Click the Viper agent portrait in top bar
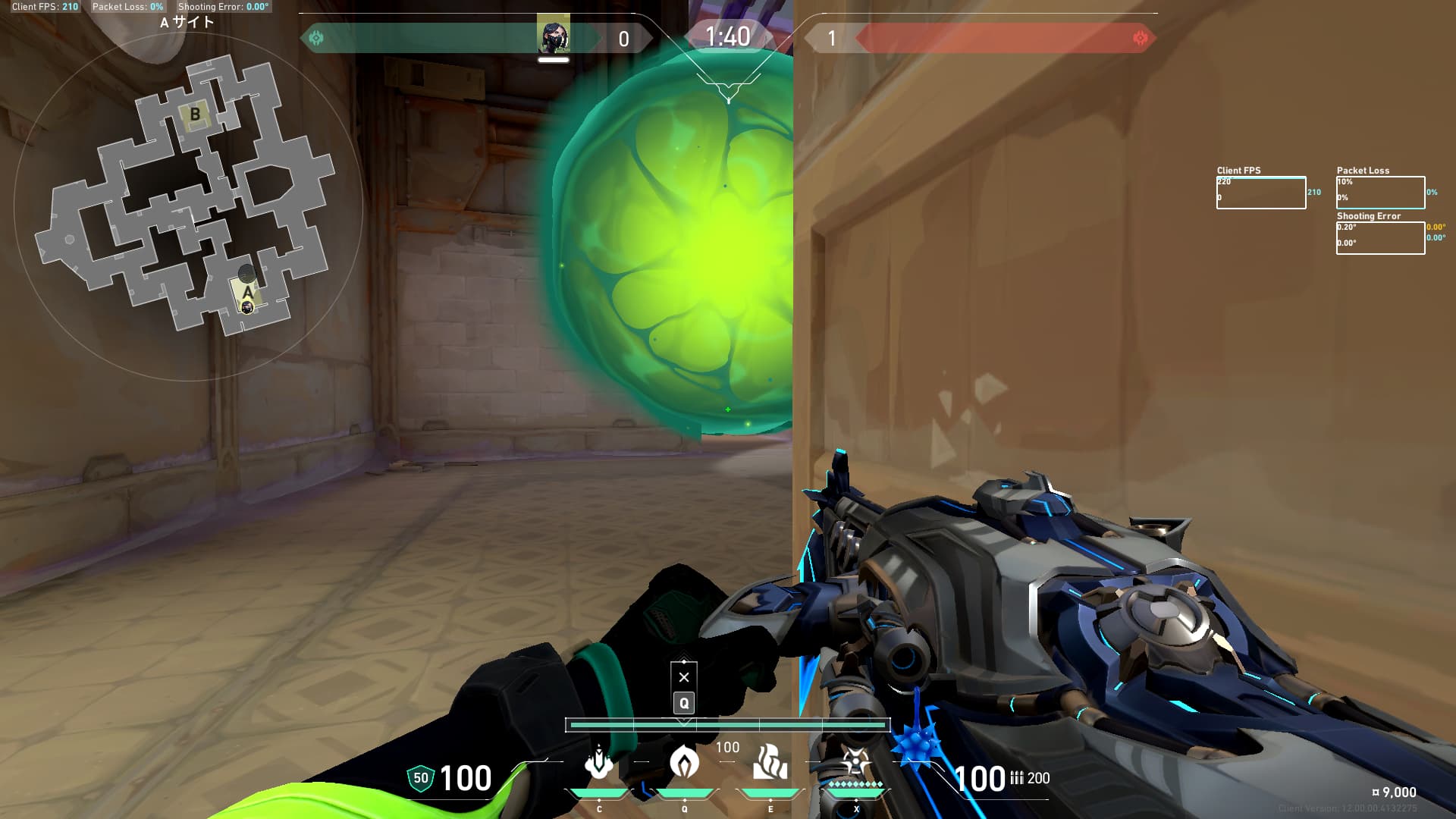 coord(553,36)
